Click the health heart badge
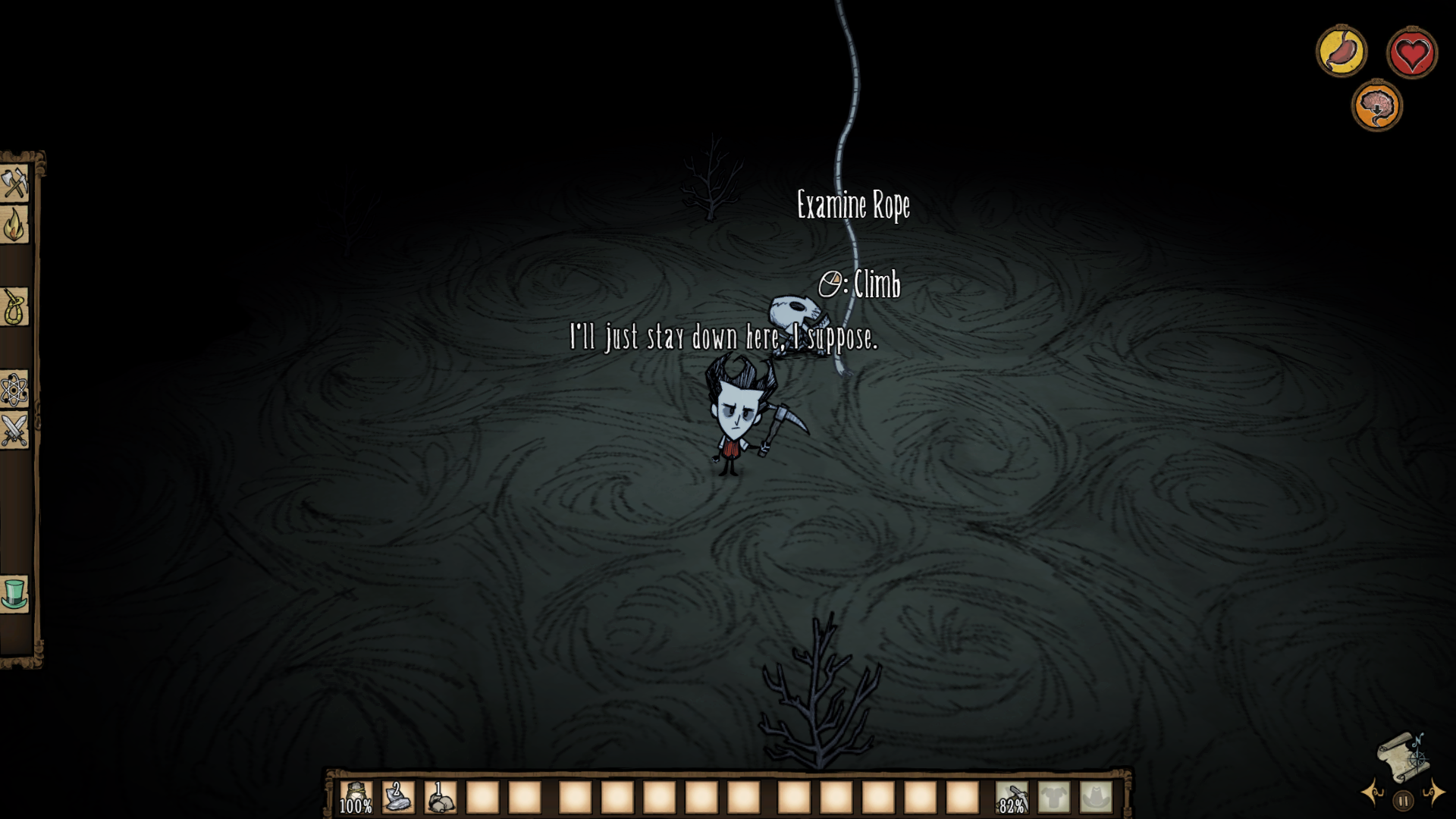This screenshot has height=819, width=1456. pyautogui.click(x=1412, y=52)
